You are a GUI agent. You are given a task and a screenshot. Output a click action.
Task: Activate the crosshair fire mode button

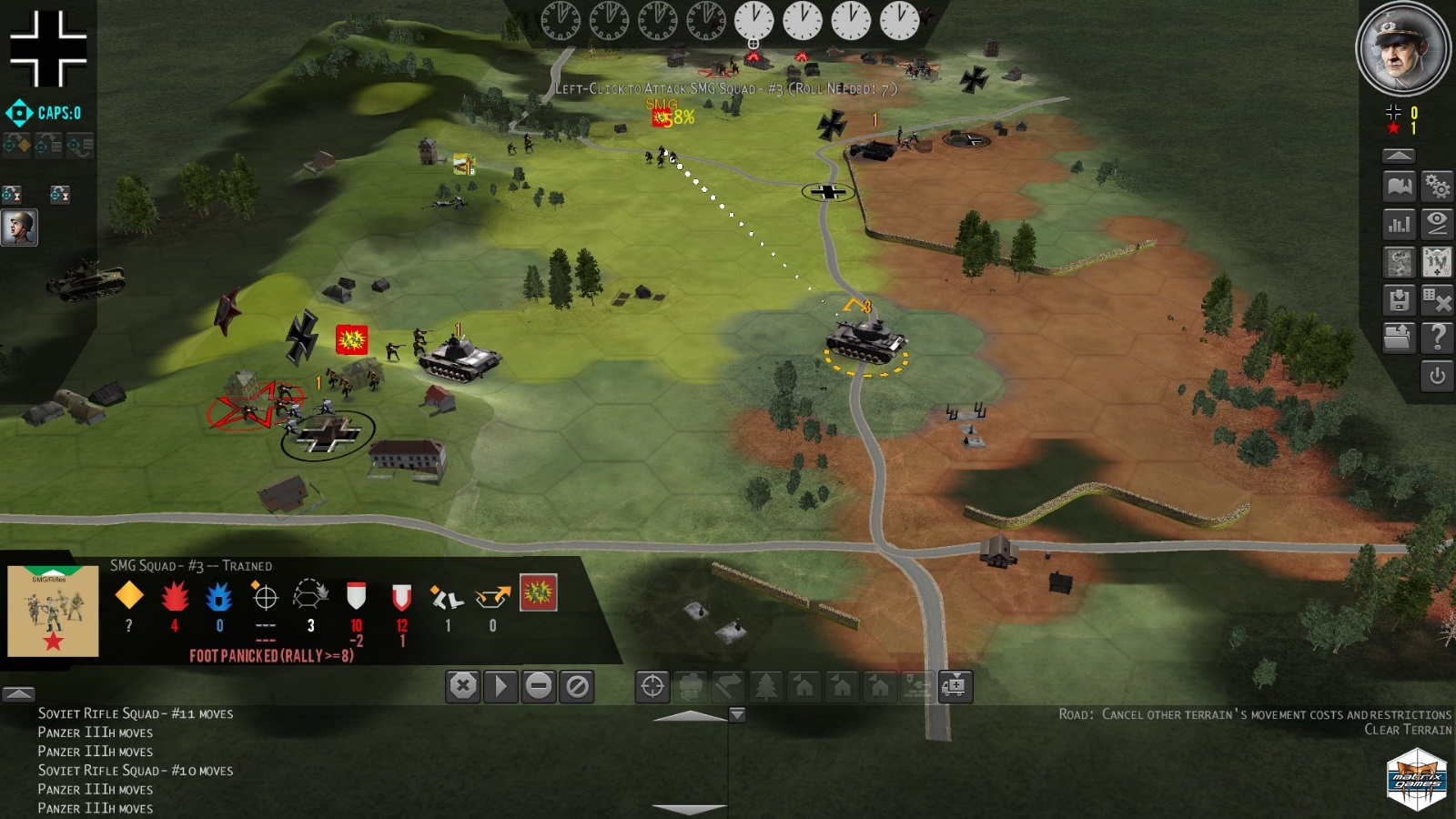[652, 686]
